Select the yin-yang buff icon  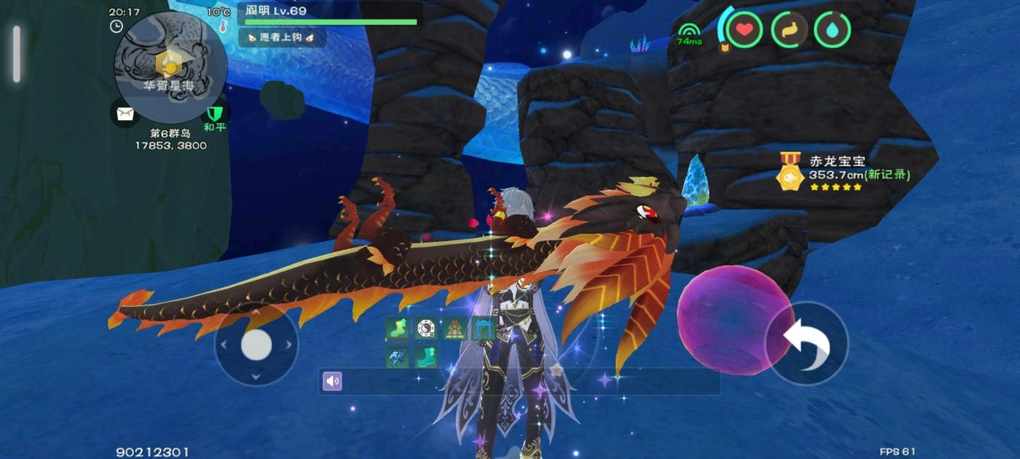point(426,328)
